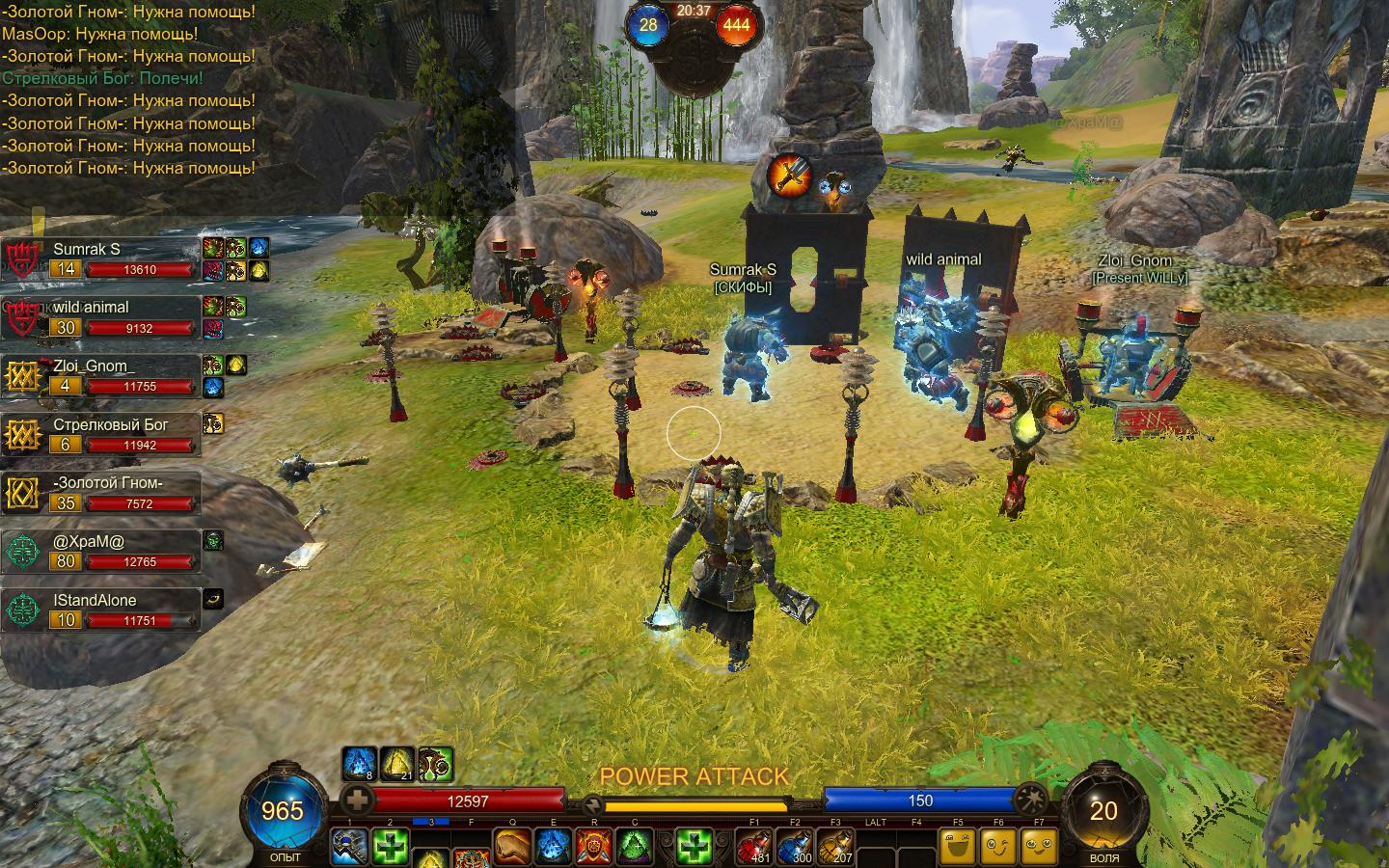Activate the fist ability on Q
The width and height of the screenshot is (1389, 868).
coord(512,848)
